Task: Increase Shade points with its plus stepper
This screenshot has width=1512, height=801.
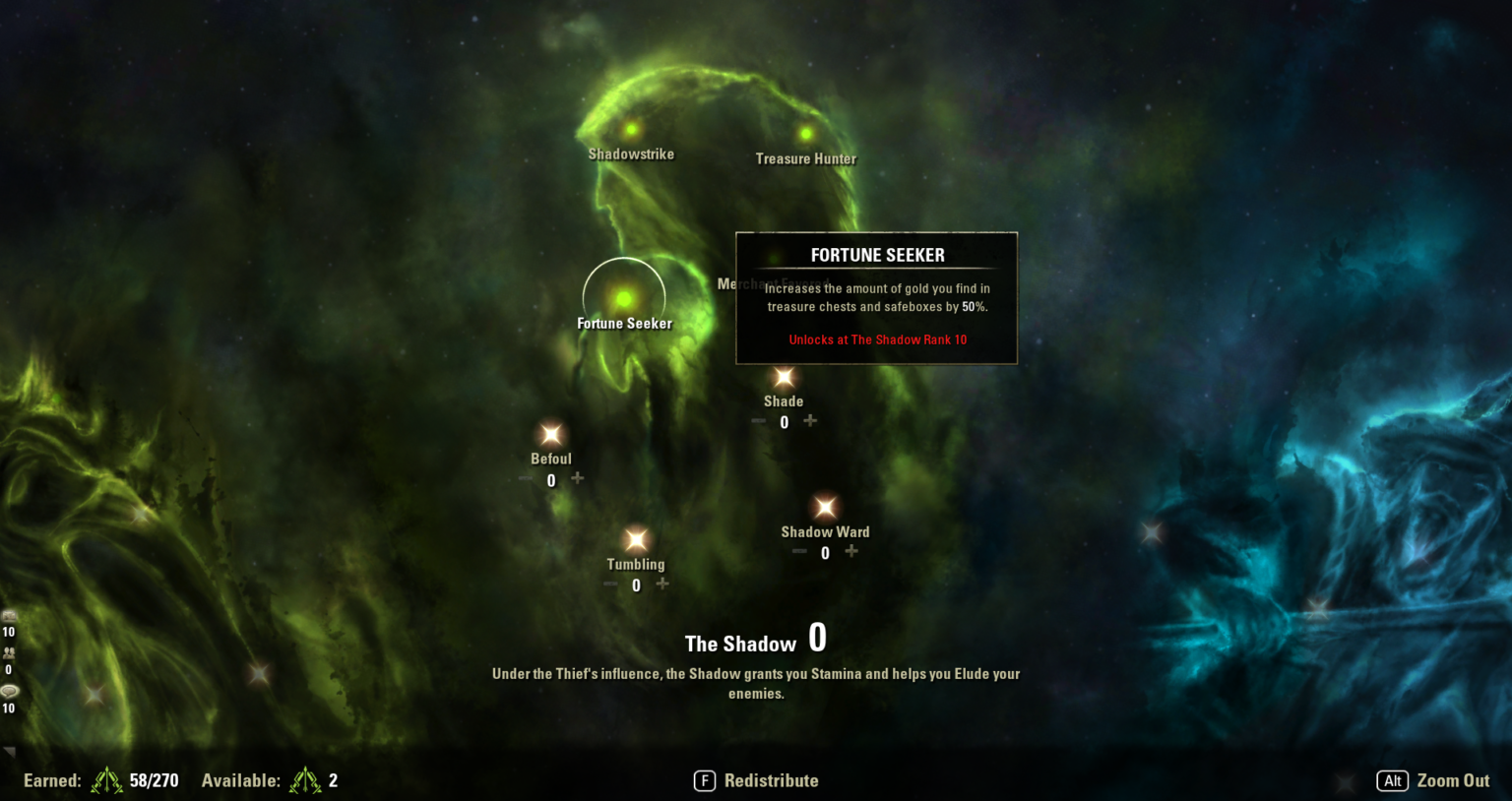Action: point(809,421)
